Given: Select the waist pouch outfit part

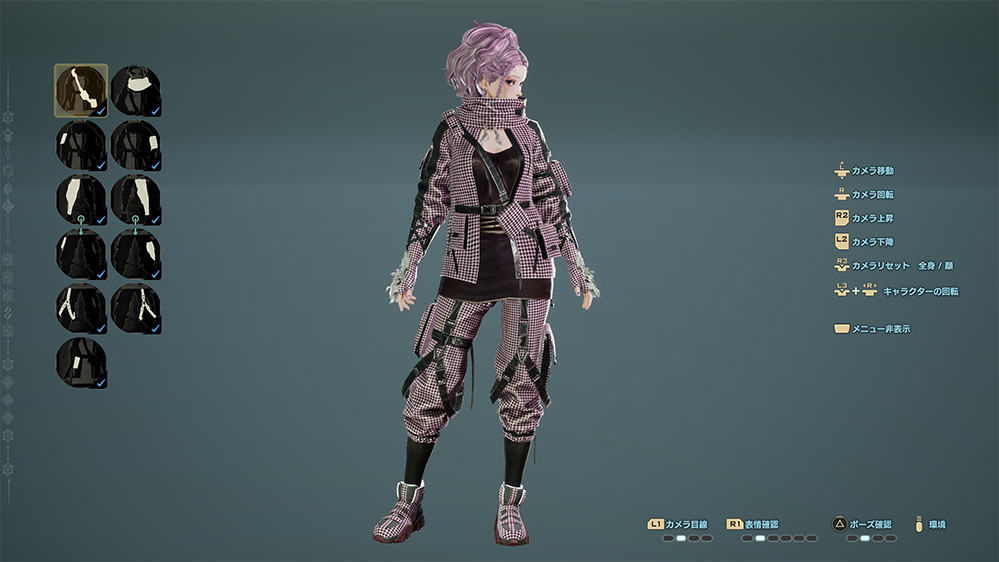Looking at the screenshot, I should pyautogui.click(x=81, y=362).
